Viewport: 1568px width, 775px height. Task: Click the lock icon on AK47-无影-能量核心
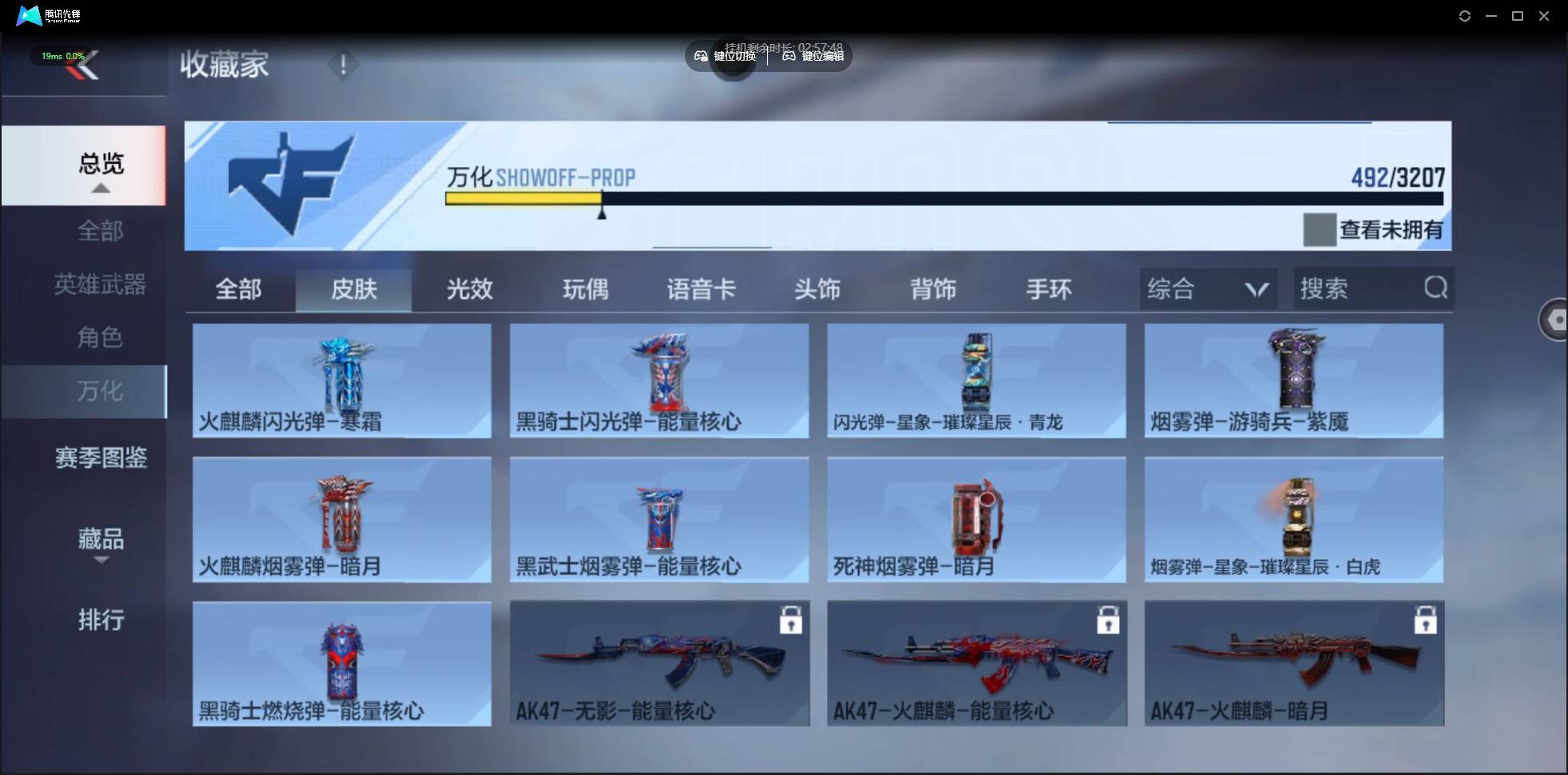click(x=790, y=620)
